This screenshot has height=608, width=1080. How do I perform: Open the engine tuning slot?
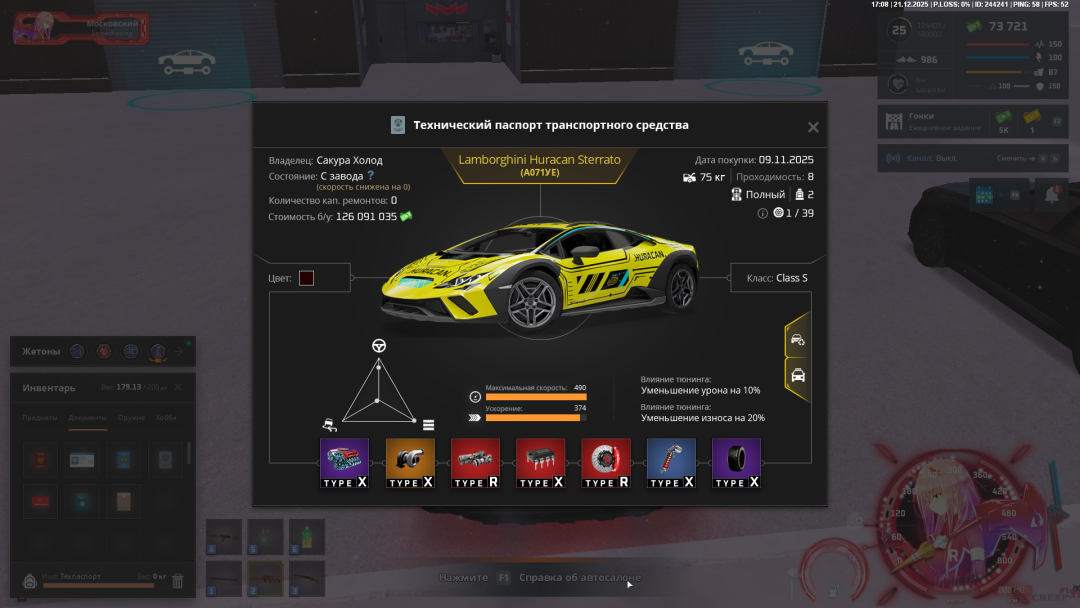click(344, 463)
